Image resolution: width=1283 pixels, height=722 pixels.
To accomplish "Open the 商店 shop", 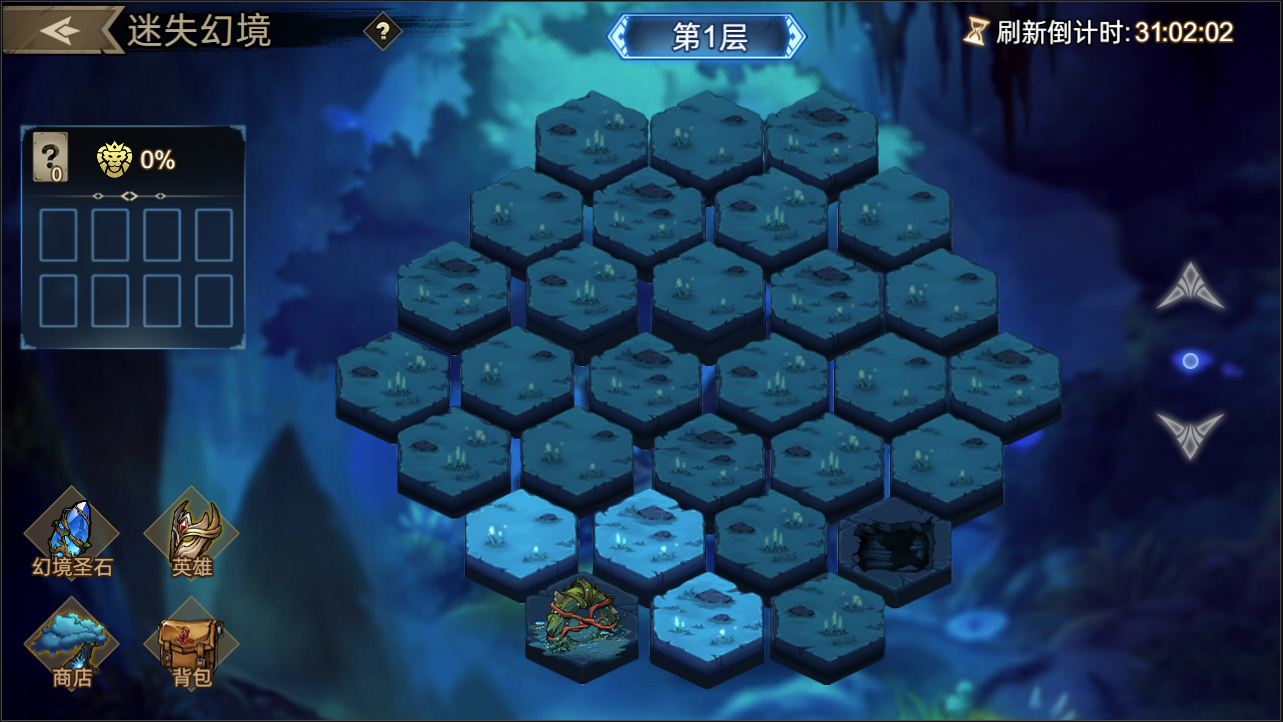I will pyautogui.click(x=72, y=645).
